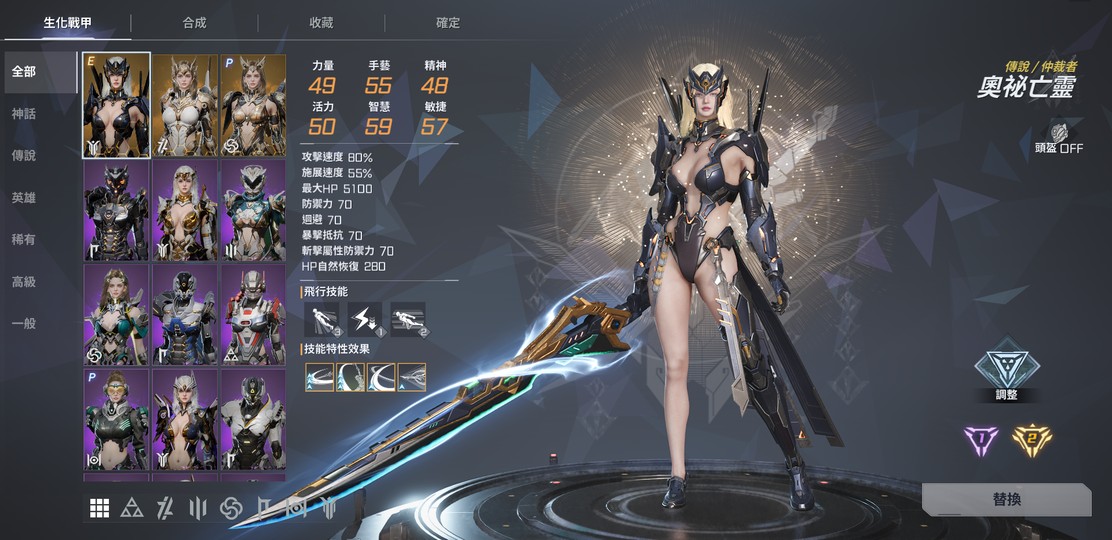
Task: Choose the white-grid all-classes filter icon
Action: pyautogui.click(x=99, y=508)
